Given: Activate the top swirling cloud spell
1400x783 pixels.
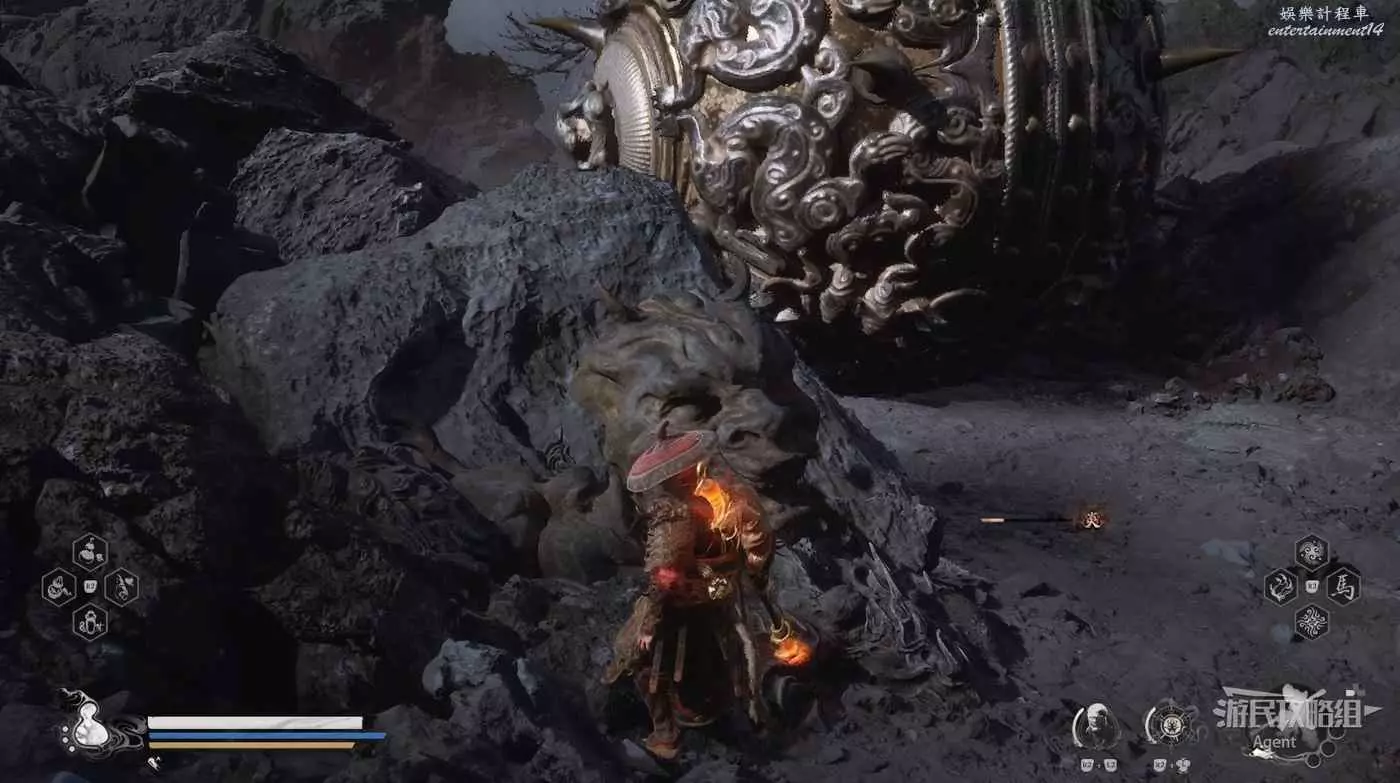Looking at the screenshot, I should click(1311, 552).
